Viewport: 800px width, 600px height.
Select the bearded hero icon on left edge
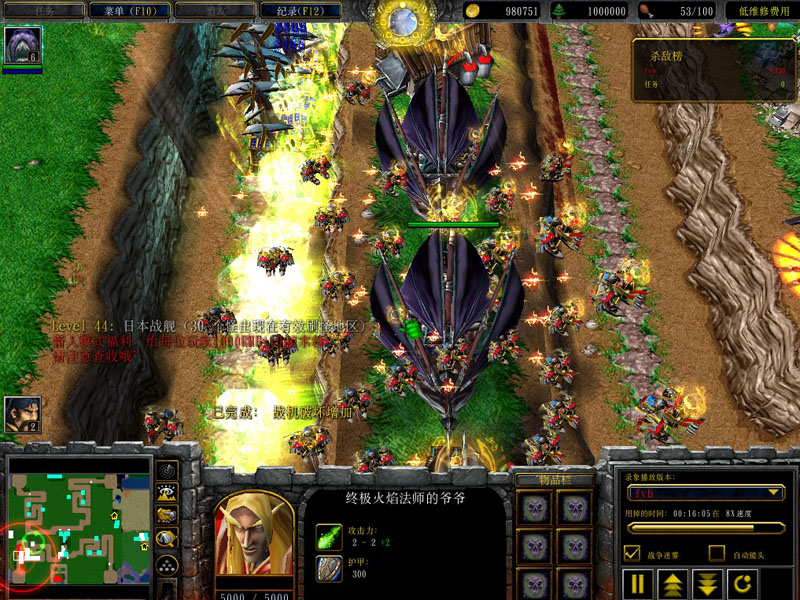(x=21, y=414)
